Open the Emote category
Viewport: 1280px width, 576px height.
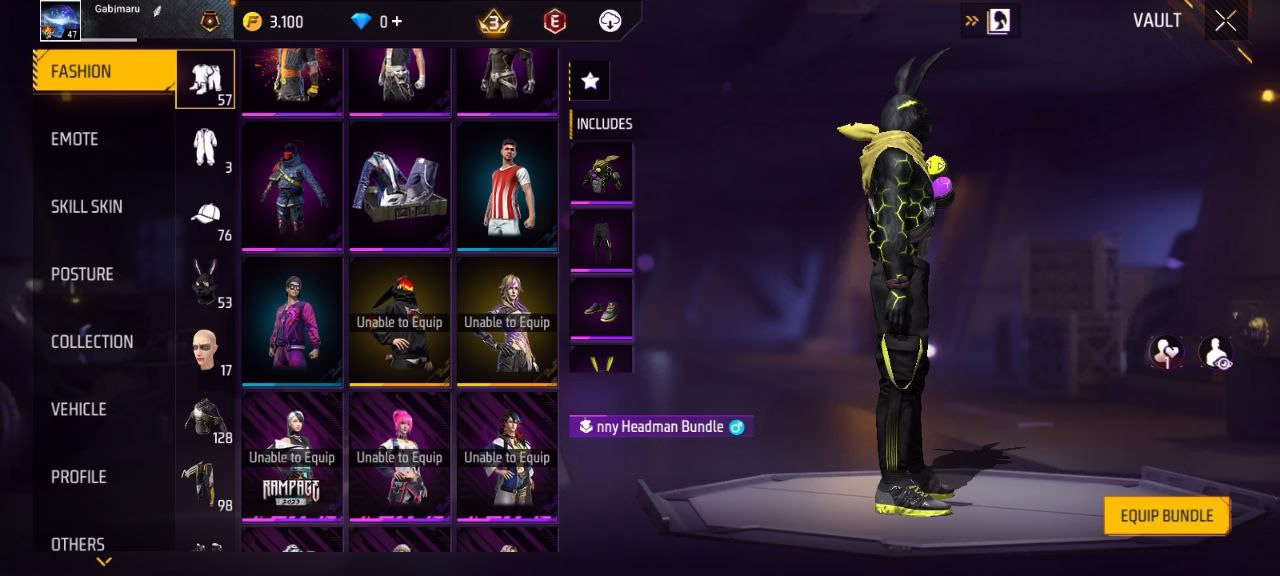(x=75, y=139)
